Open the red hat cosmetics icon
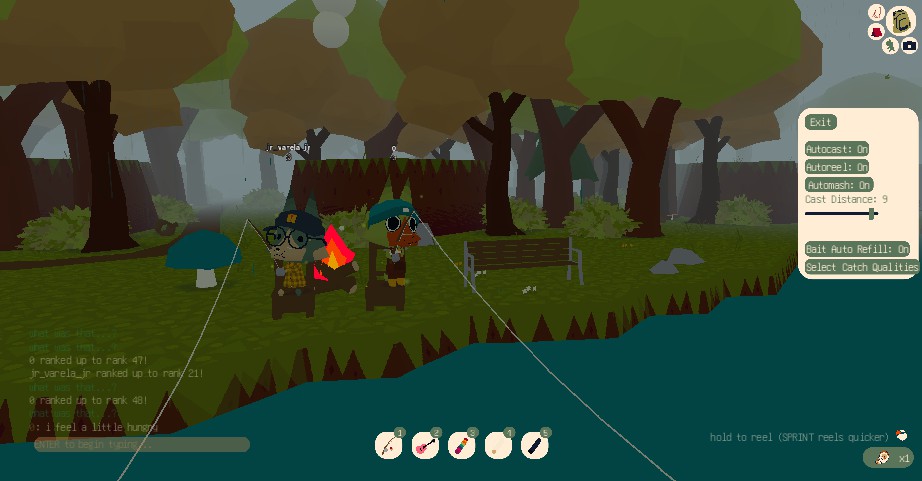This screenshot has width=922, height=481. tap(876, 32)
